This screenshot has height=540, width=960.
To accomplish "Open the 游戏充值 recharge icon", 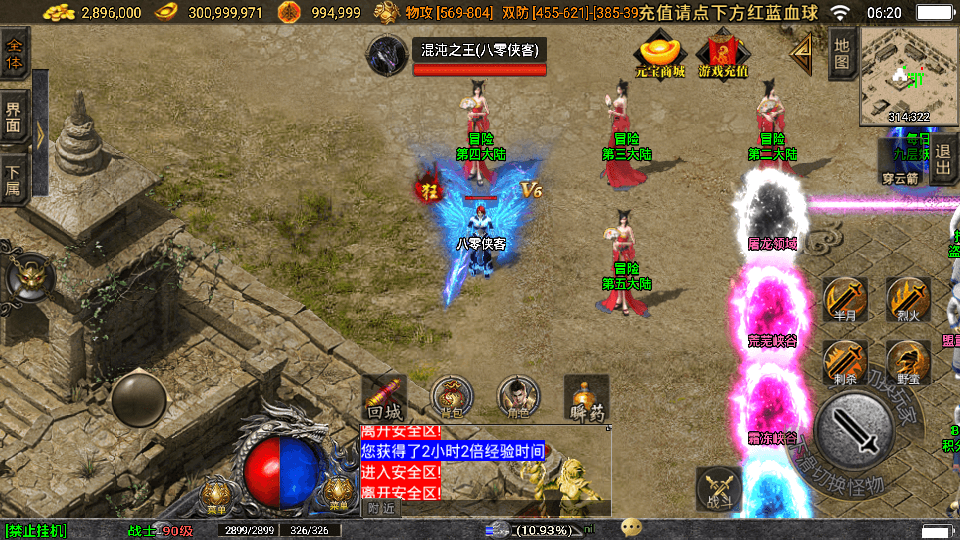I will 723,55.
